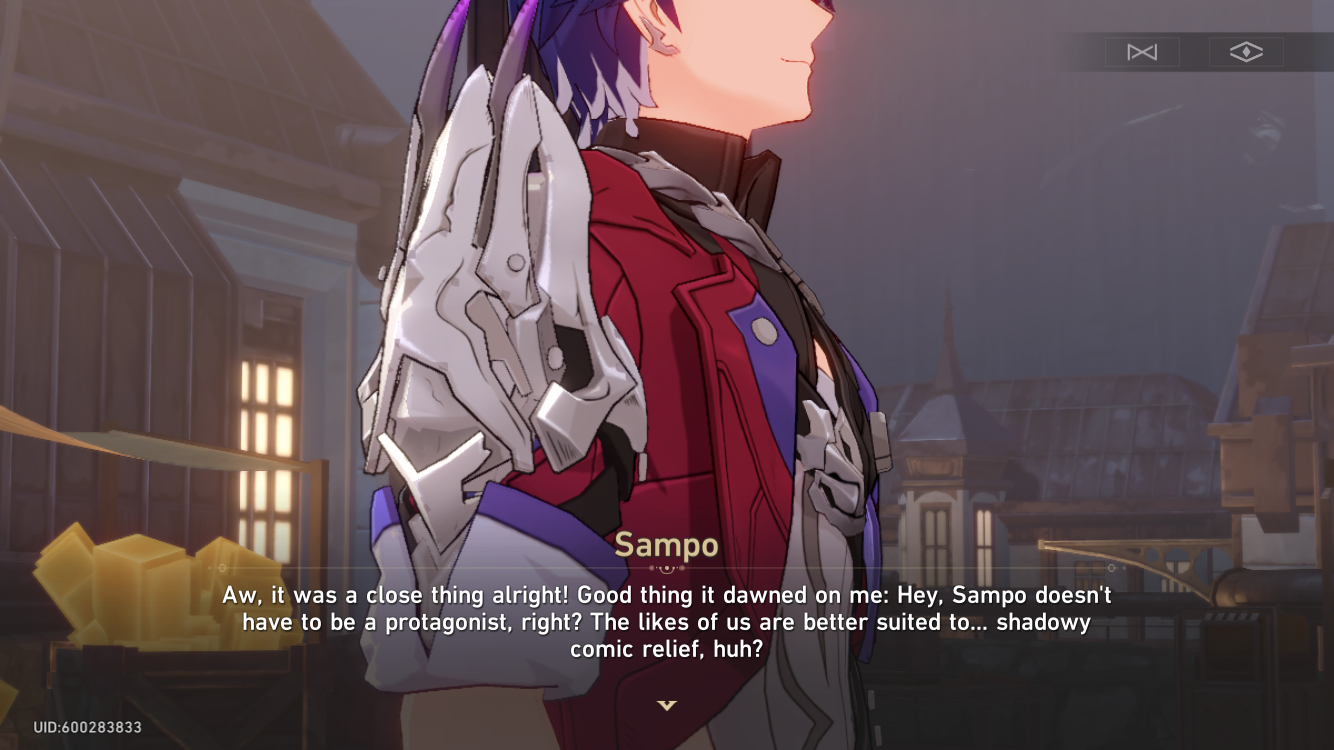This screenshot has width=1334, height=750.
Task: Click the decorative flourish under Sampo's name
Action: pyautogui.click(x=667, y=567)
